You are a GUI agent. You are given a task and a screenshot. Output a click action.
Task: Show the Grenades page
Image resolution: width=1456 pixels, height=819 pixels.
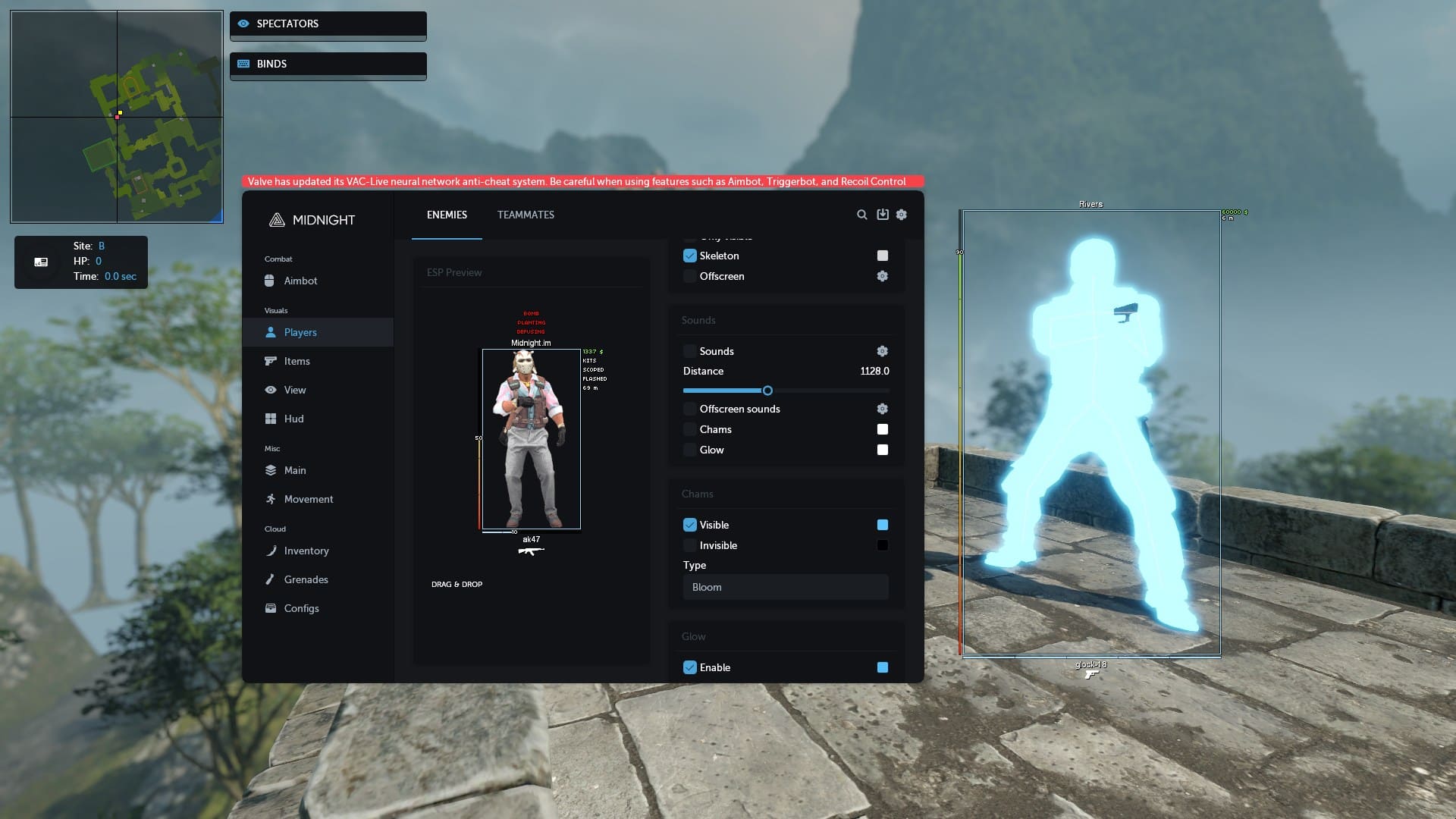coord(306,579)
